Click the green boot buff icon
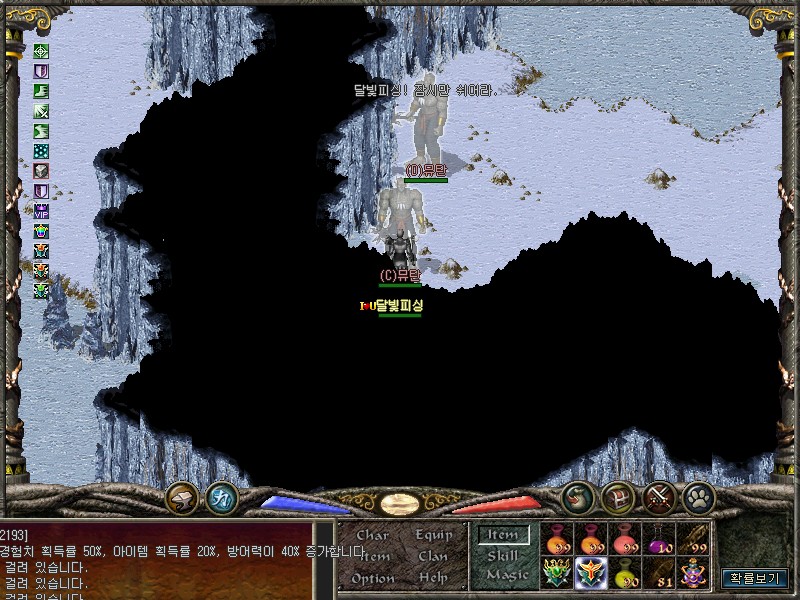Image resolution: width=800 pixels, height=600 pixels. pos(41,91)
